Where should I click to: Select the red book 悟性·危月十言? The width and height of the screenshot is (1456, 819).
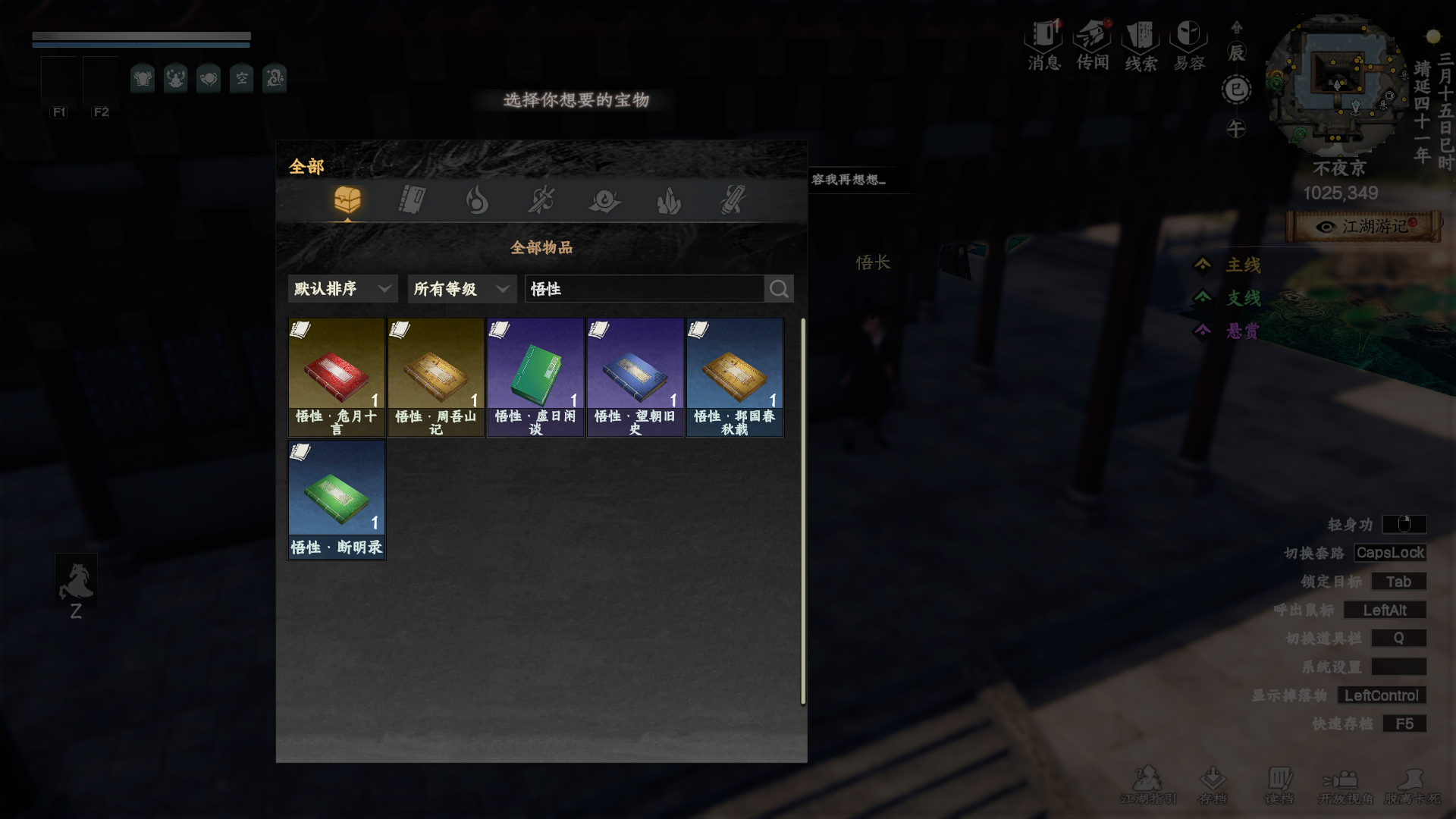337,377
